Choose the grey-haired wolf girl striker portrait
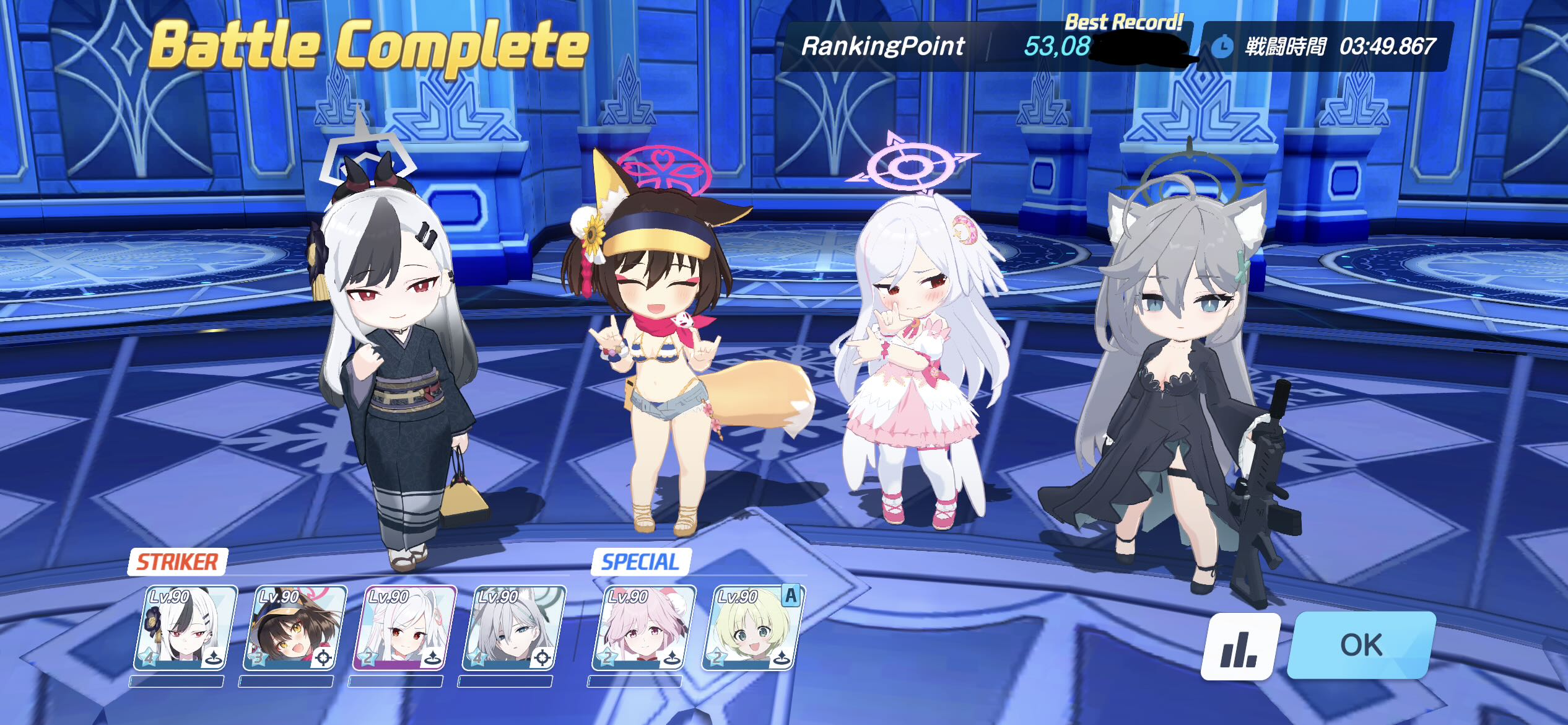 tap(513, 628)
